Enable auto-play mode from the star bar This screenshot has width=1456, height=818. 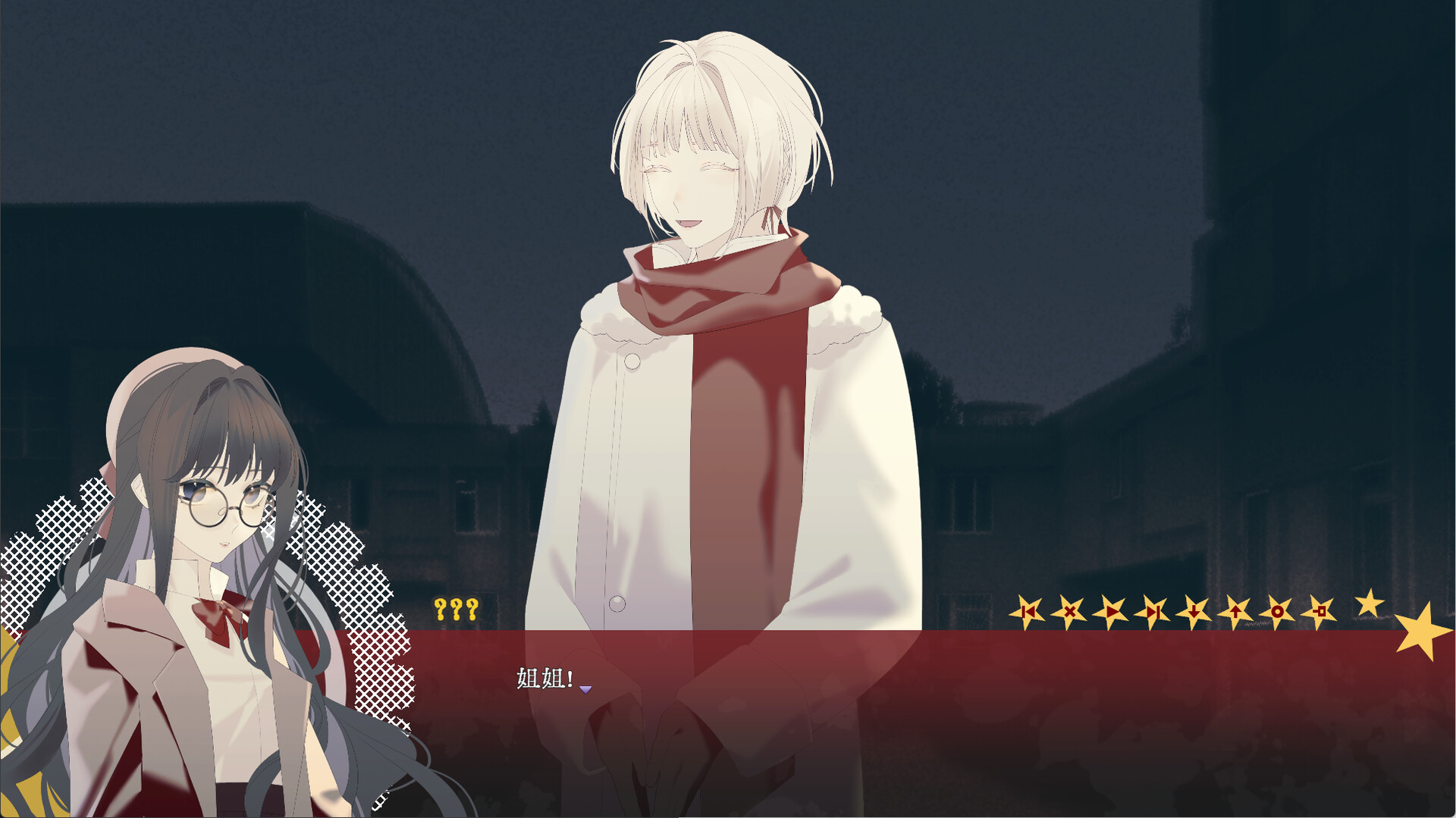tap(1110, 611)
